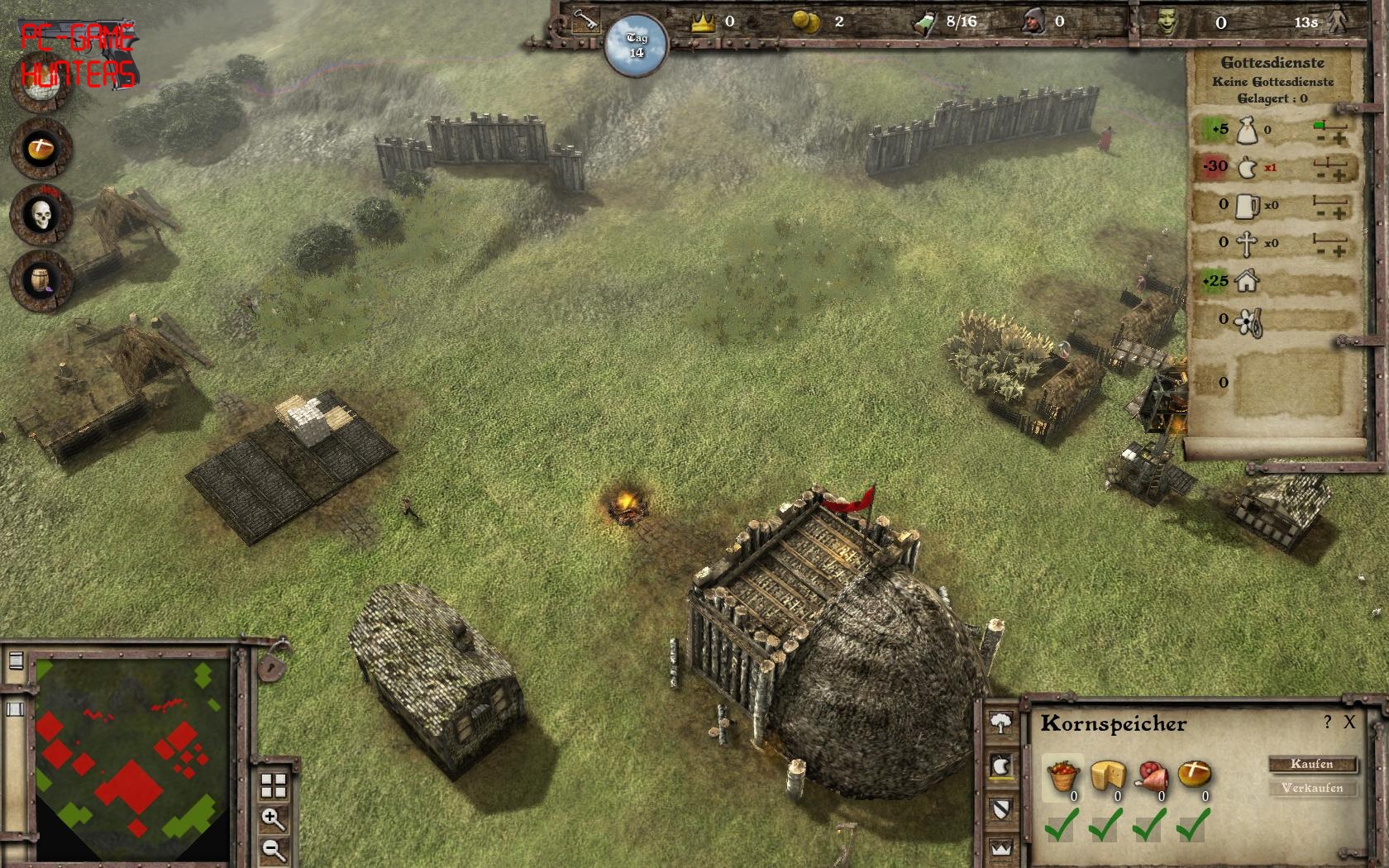Select the ham meat food item
Screen dimensions: 1389x868
(1152, 775)
